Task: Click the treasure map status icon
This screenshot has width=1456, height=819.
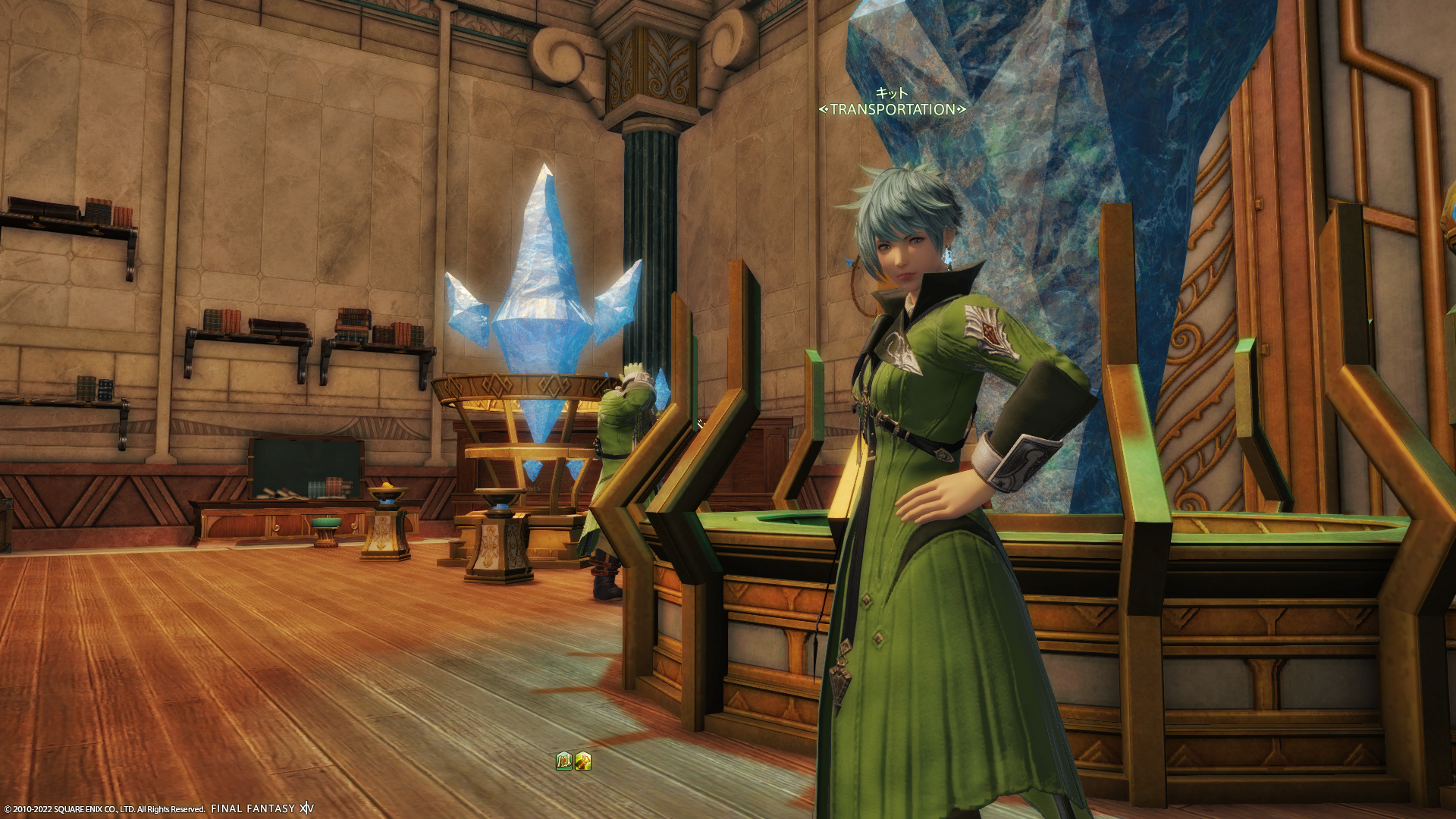Action: [x=563, y=761]
